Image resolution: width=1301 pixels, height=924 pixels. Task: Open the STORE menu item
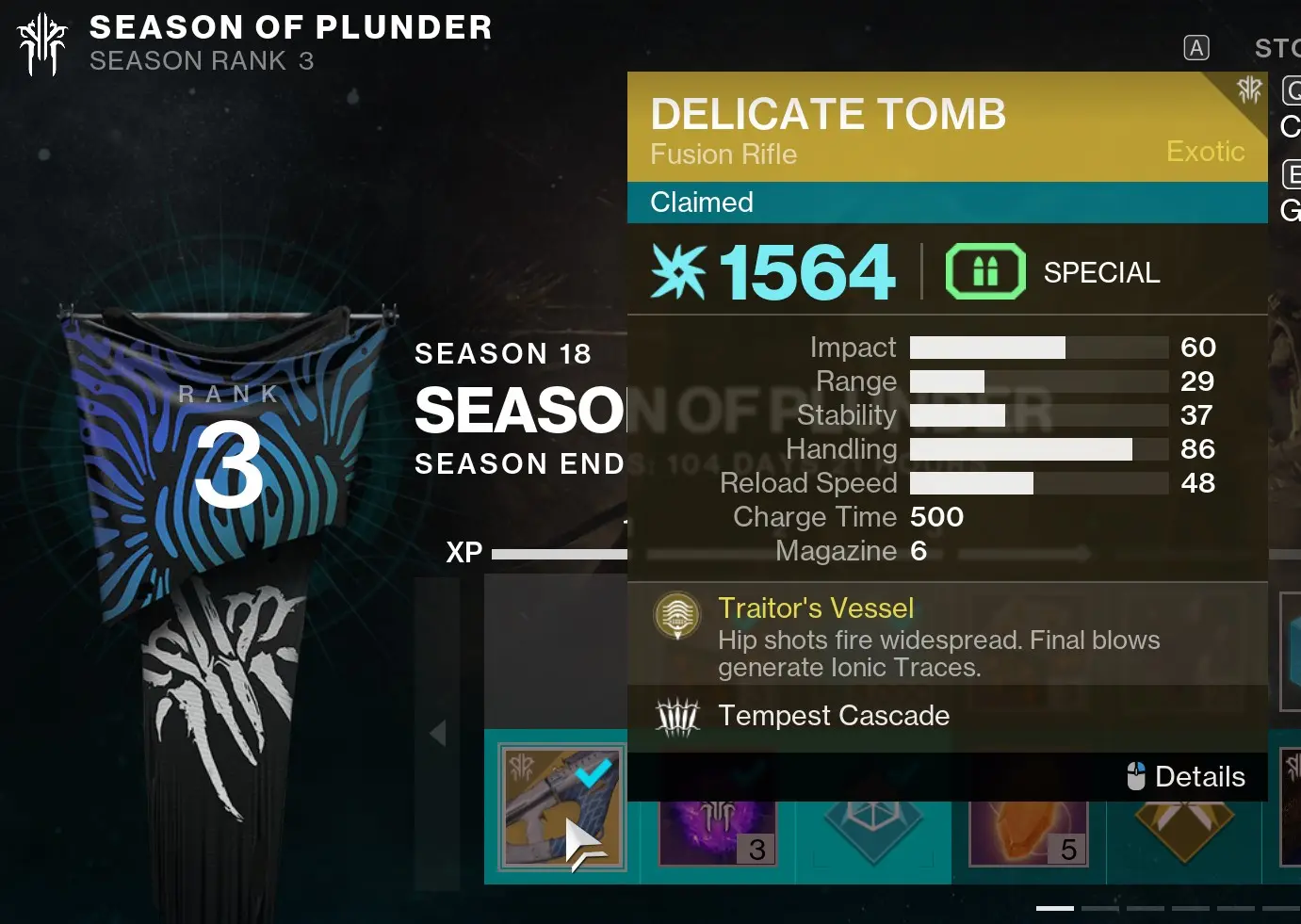1281,47
